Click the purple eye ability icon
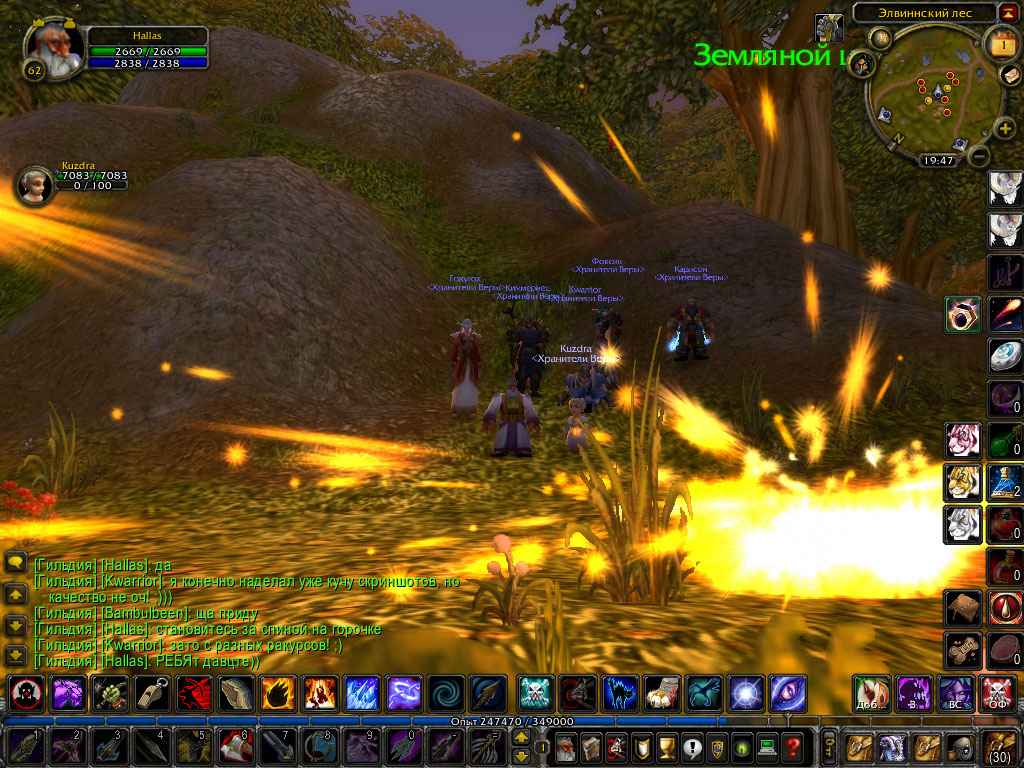The image size is (1024, 768). coord(787,693)
